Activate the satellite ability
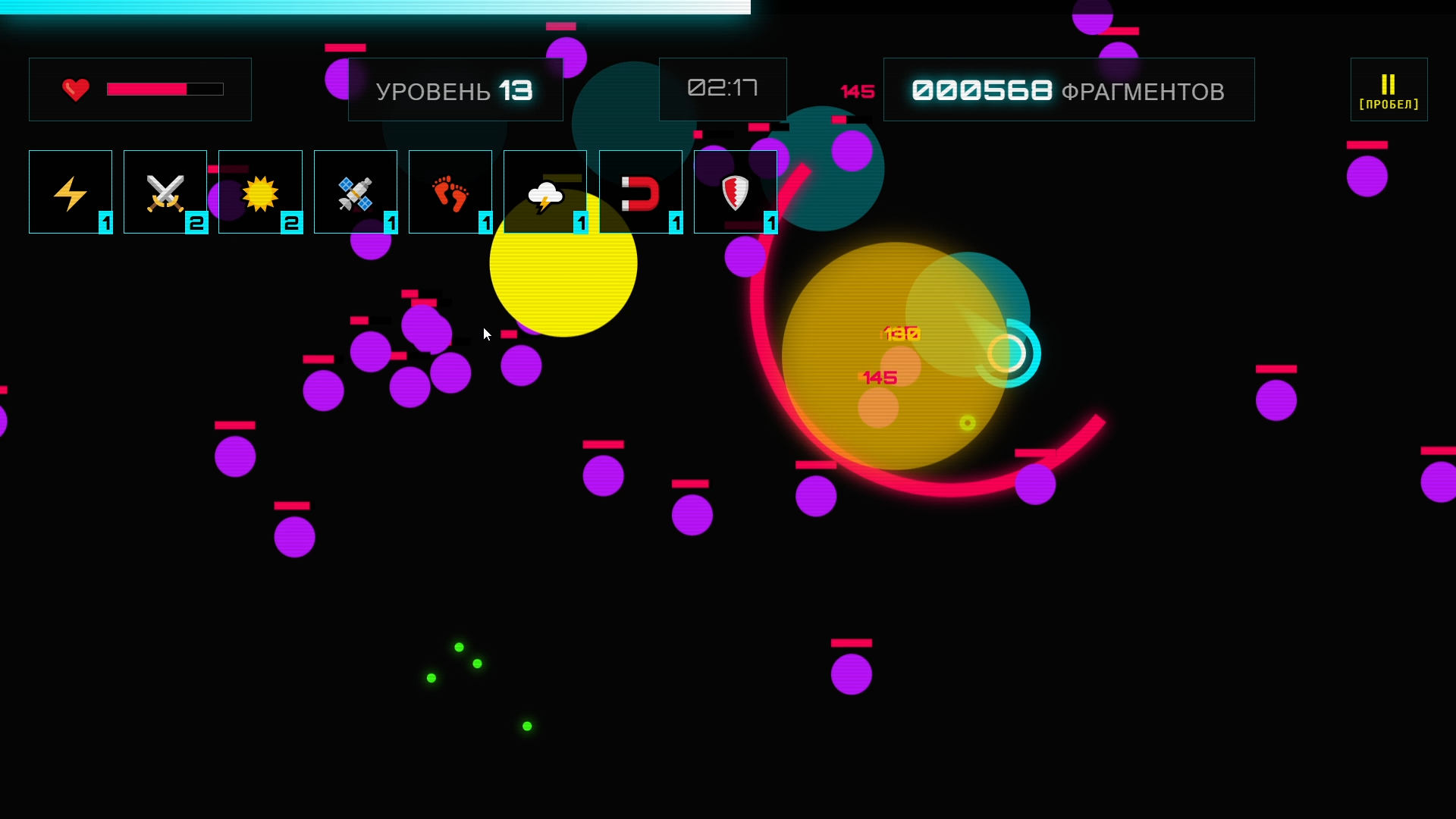This screenshot has width=1456, height=819. pos(355,192)
